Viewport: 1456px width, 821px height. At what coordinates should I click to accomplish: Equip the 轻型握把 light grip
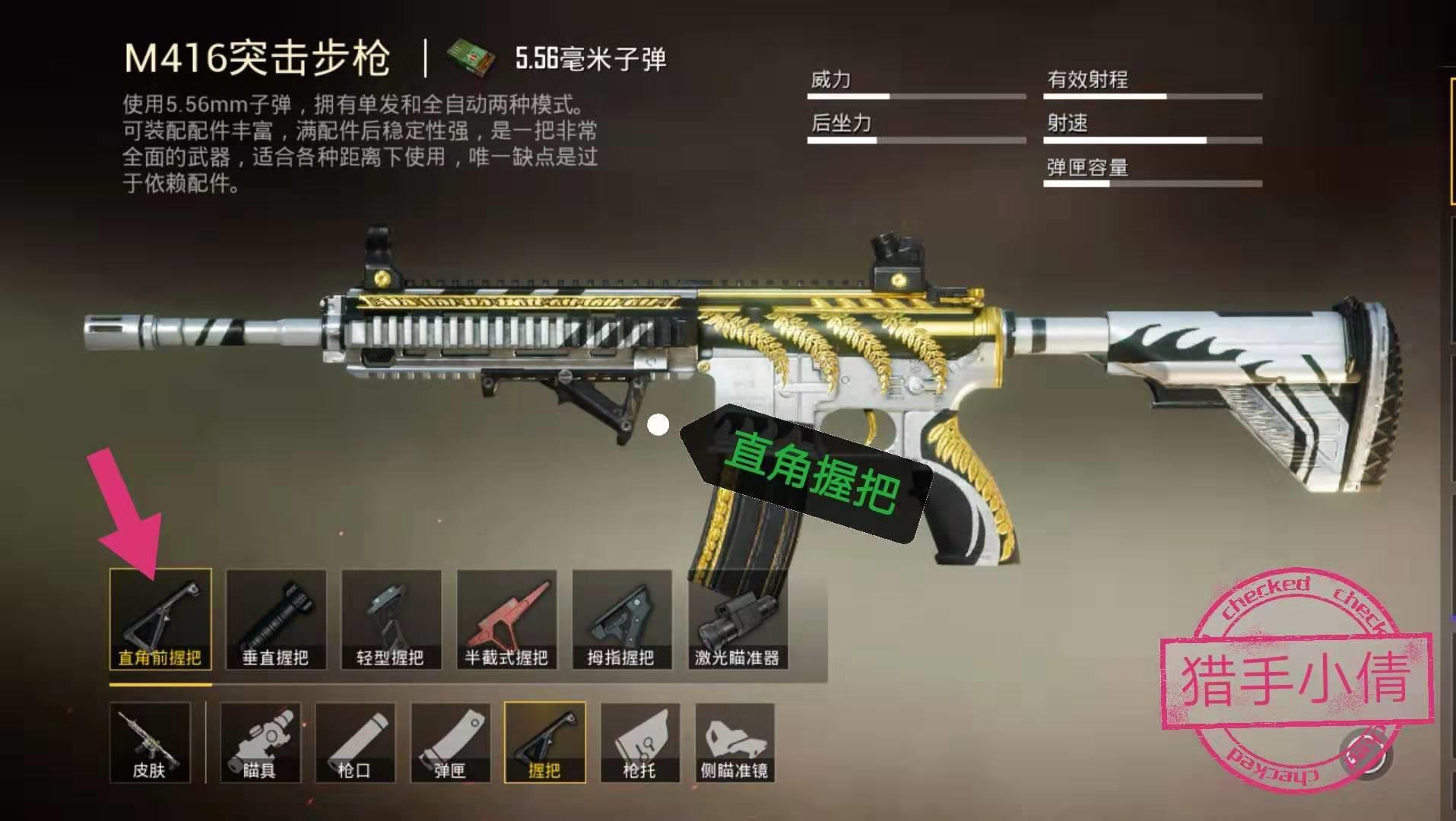pos(391,620)
